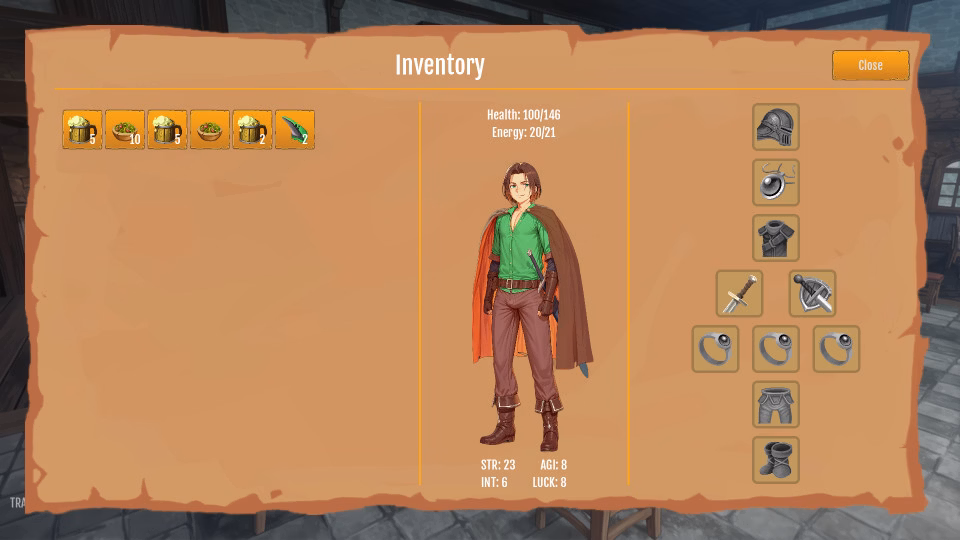
Task: Select the salad bowl stack of 10
Action: [125, 130]
